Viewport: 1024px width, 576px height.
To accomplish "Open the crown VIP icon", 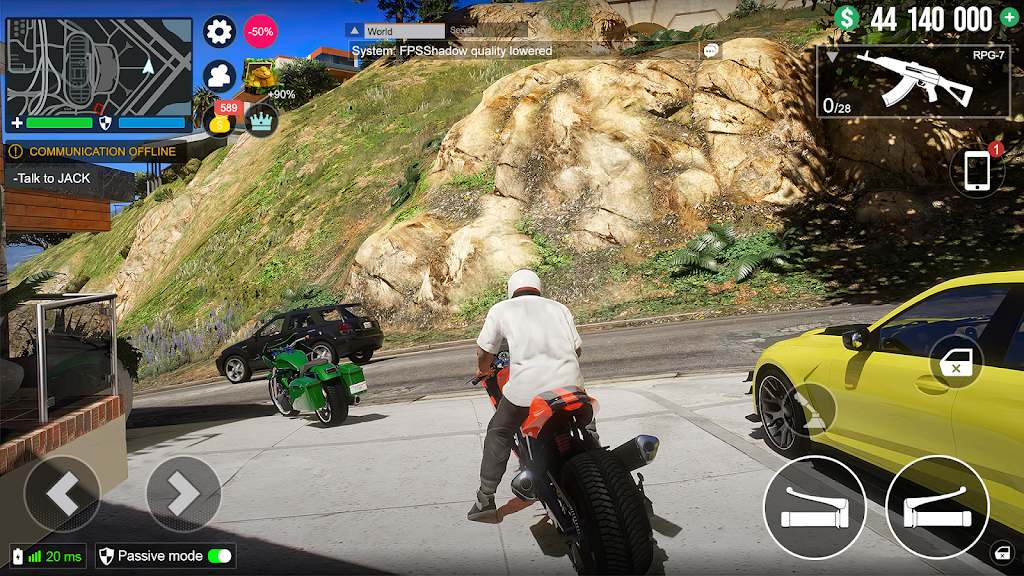I will click(262, 120).
